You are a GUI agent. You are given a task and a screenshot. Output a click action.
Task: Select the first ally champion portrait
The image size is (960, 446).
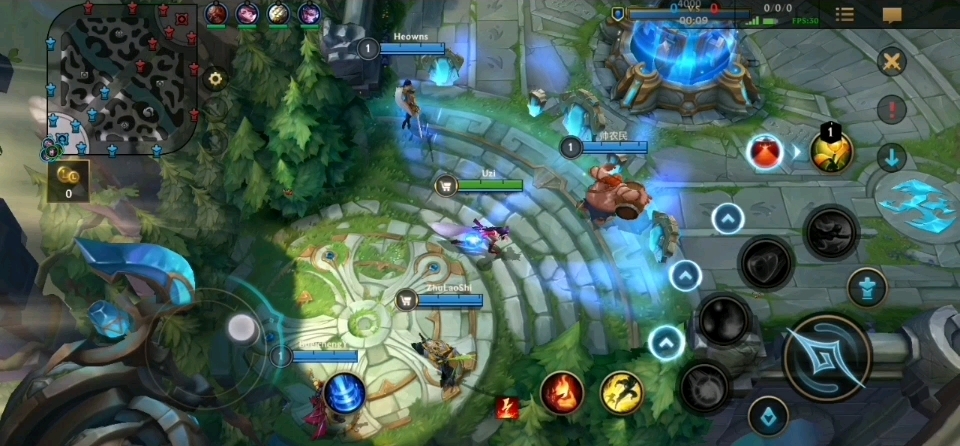[x=217, y=13]
